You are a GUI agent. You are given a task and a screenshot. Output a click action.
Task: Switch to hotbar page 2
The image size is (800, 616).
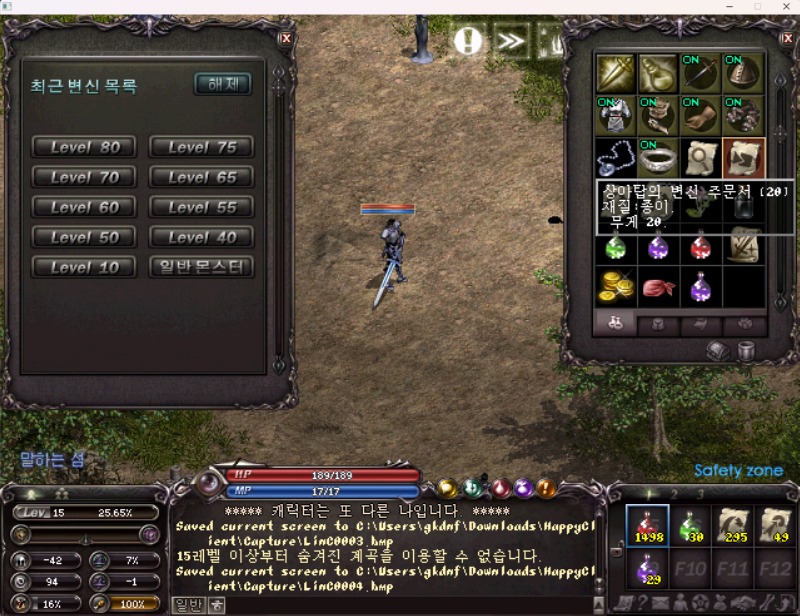tap(674, 493)
